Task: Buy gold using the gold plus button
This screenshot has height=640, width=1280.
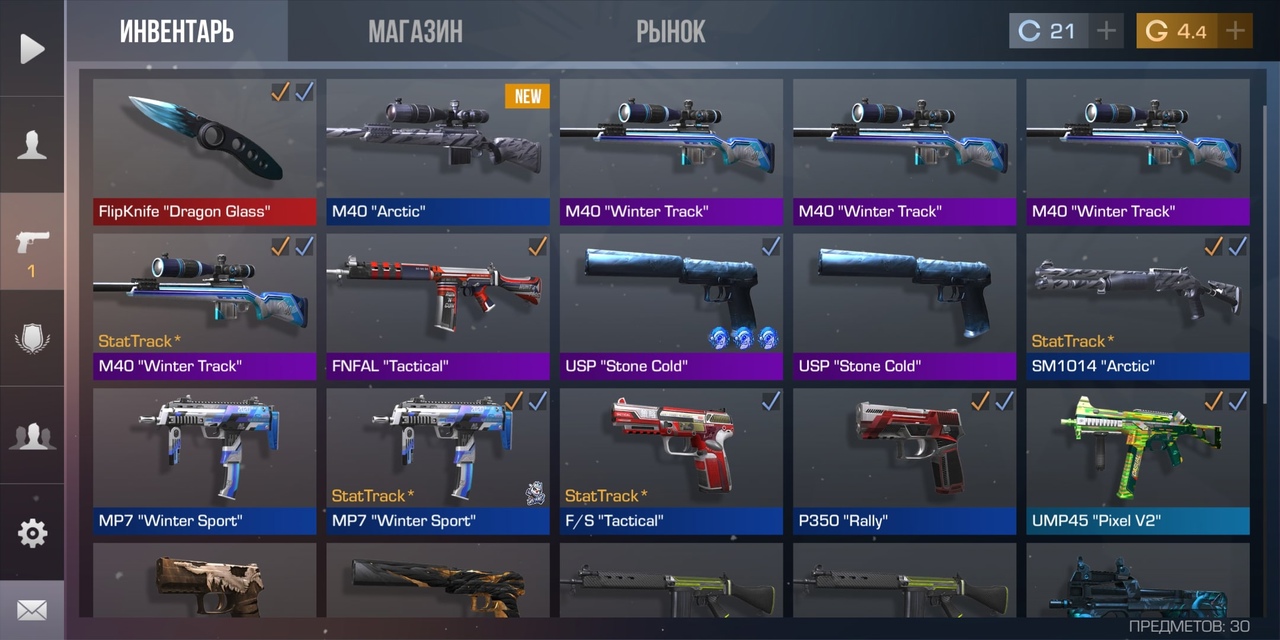Action: [1235, 31]
